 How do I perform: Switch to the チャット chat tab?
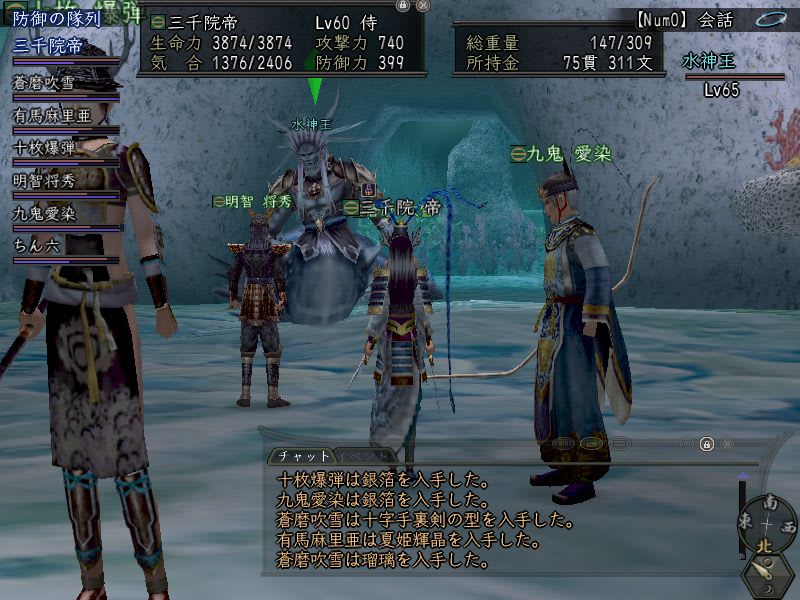297,455
